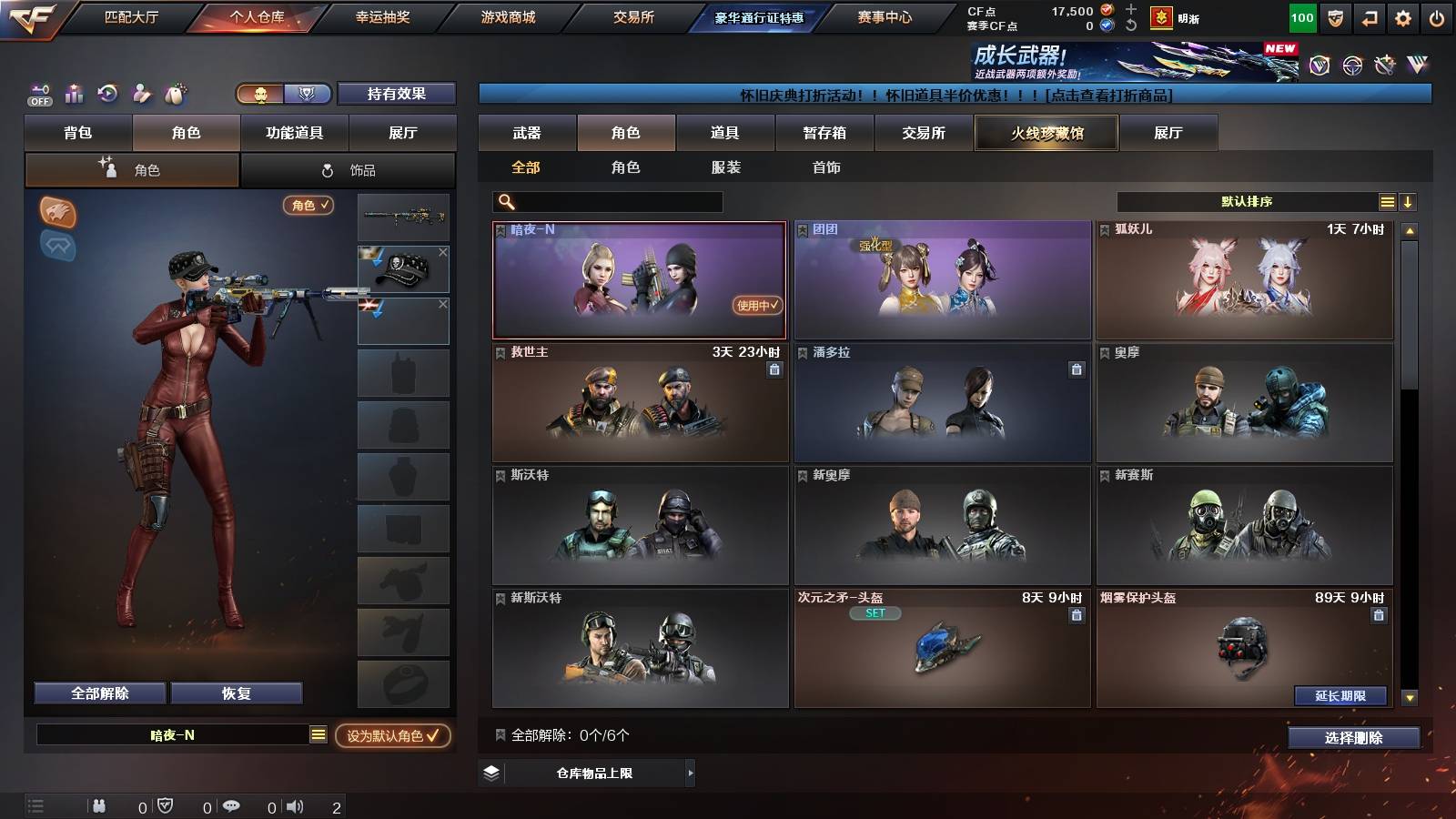Open the CF security shield icon

click(1334, 16)
